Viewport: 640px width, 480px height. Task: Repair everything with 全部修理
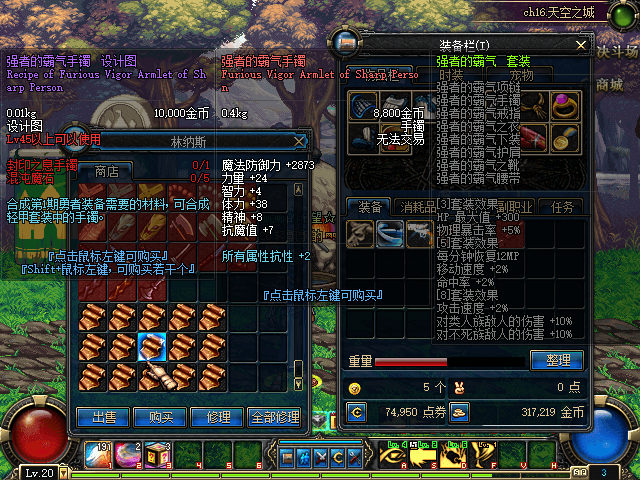click(273, 416)
